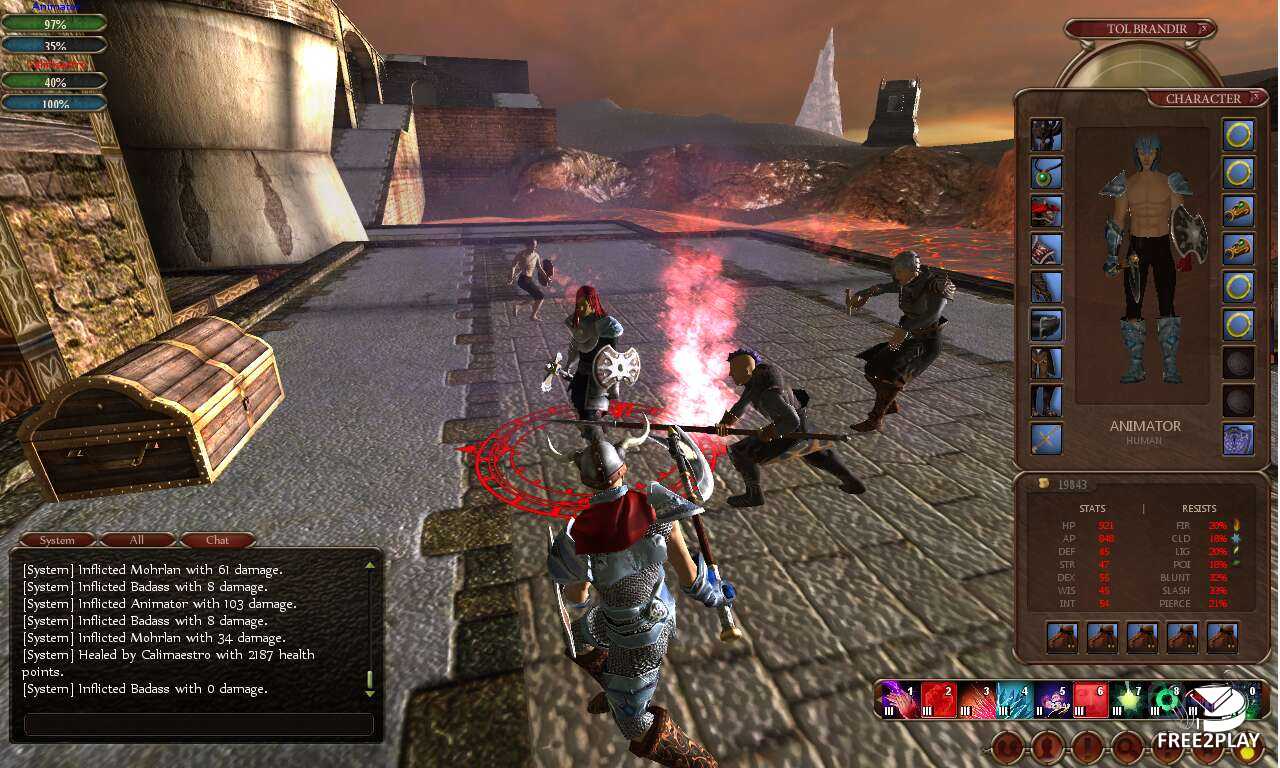Use the green ring ability in slot 8
Image resolution: width=1280 pixels, height=768 pixels.
coord(1168,698)
